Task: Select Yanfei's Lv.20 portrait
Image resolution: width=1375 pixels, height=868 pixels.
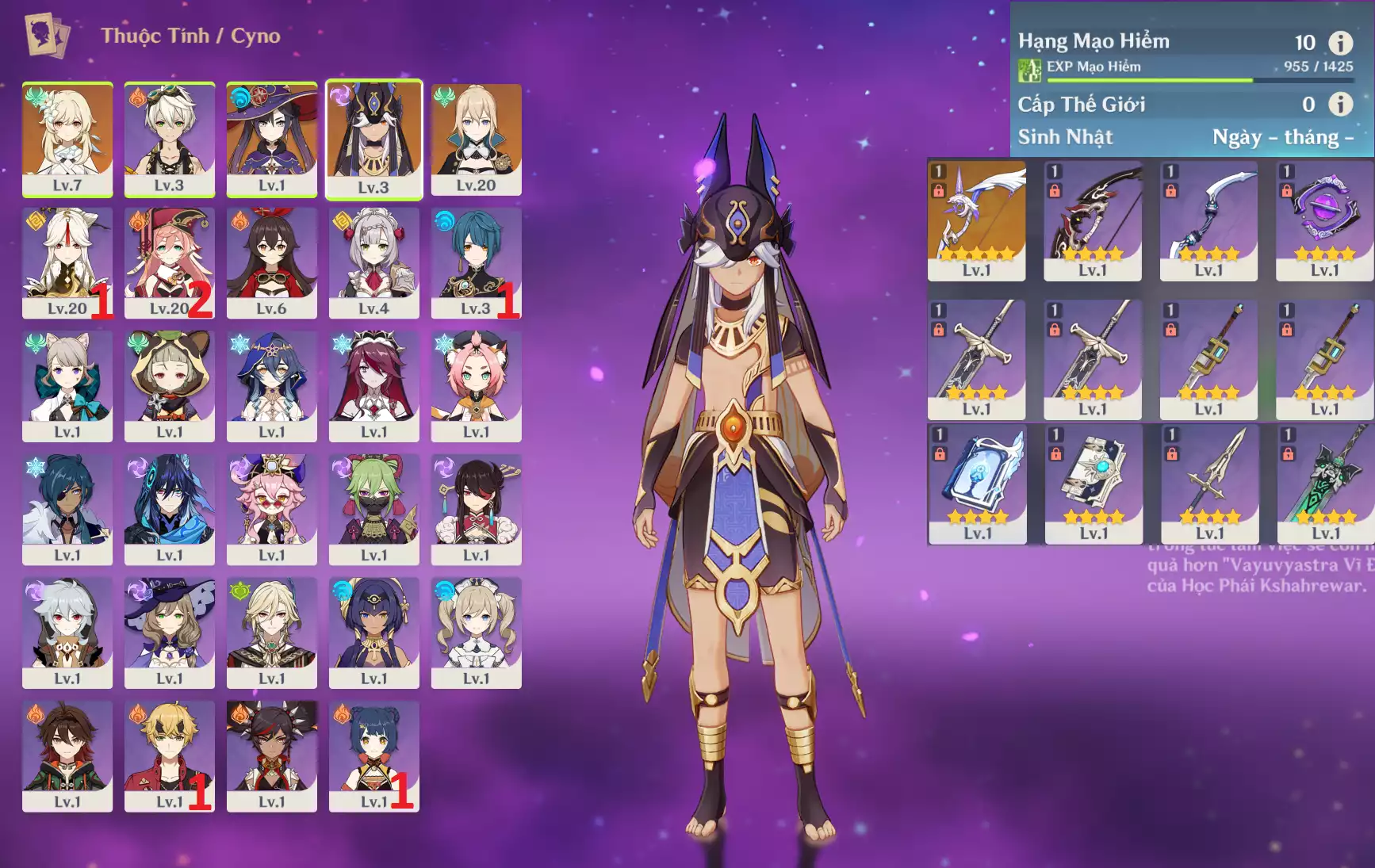Action: click(169, 262)
